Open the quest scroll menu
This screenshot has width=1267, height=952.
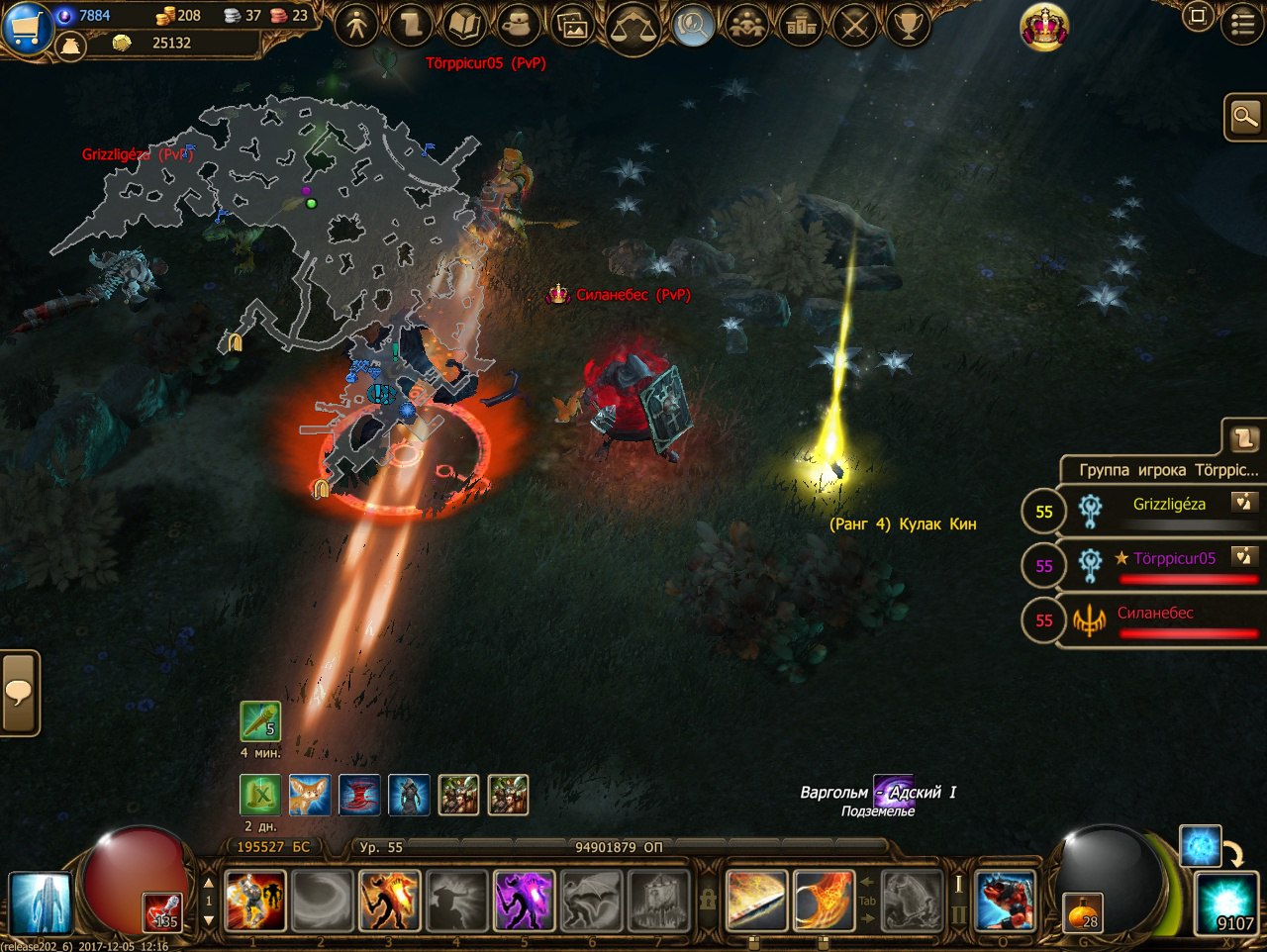point(410,25)
